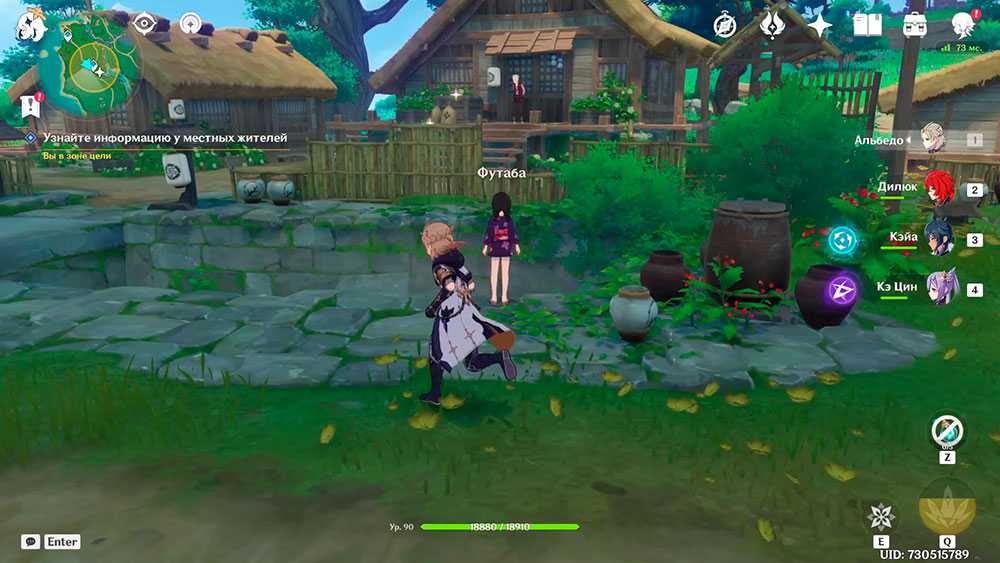The width and height of the screenshot is (1000, 563).
Task: Open the quest journal bookmark icon
Action: tap(29, 104)
